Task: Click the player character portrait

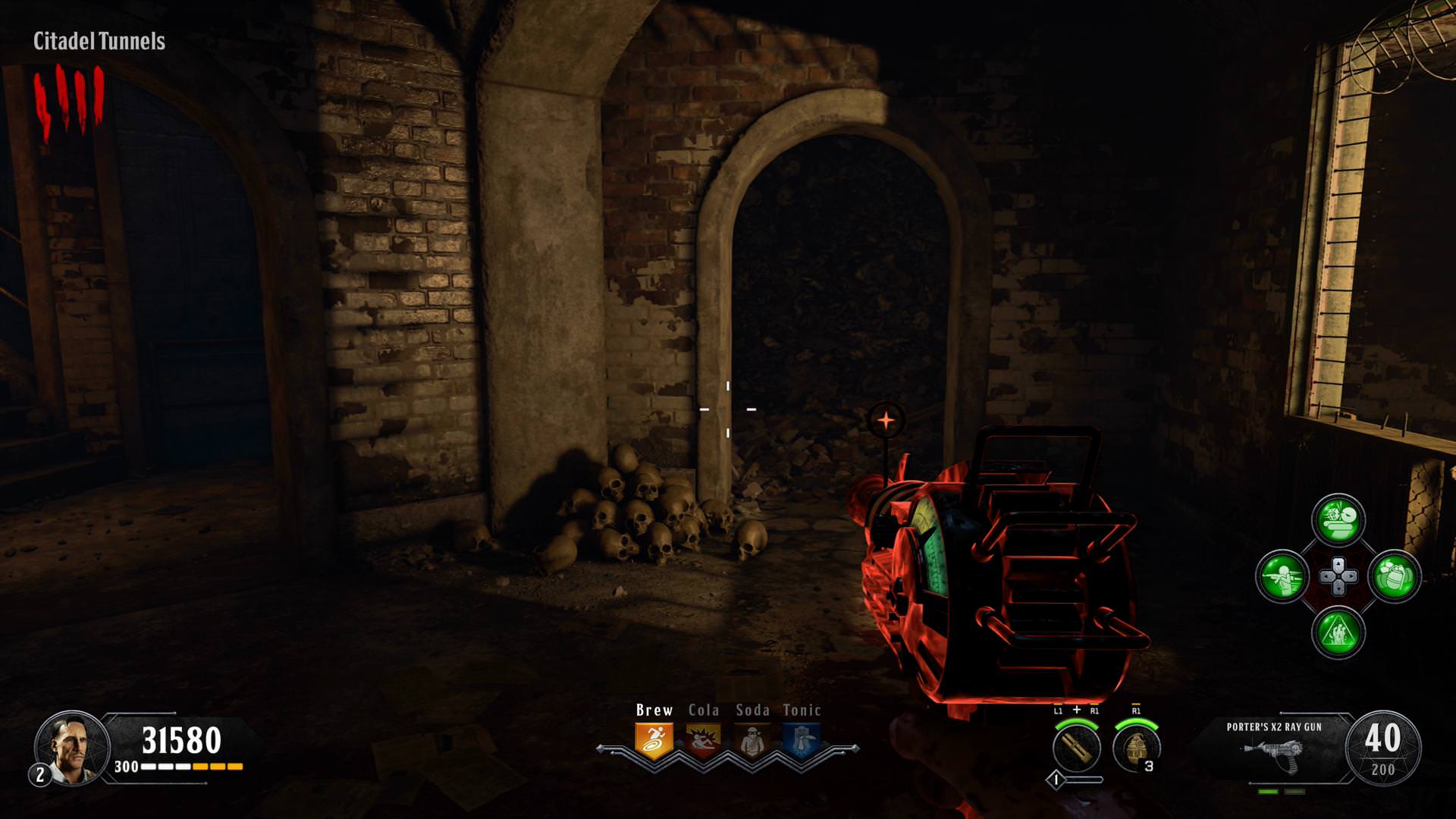Action: pyautogui.click(x=71, y=747)
